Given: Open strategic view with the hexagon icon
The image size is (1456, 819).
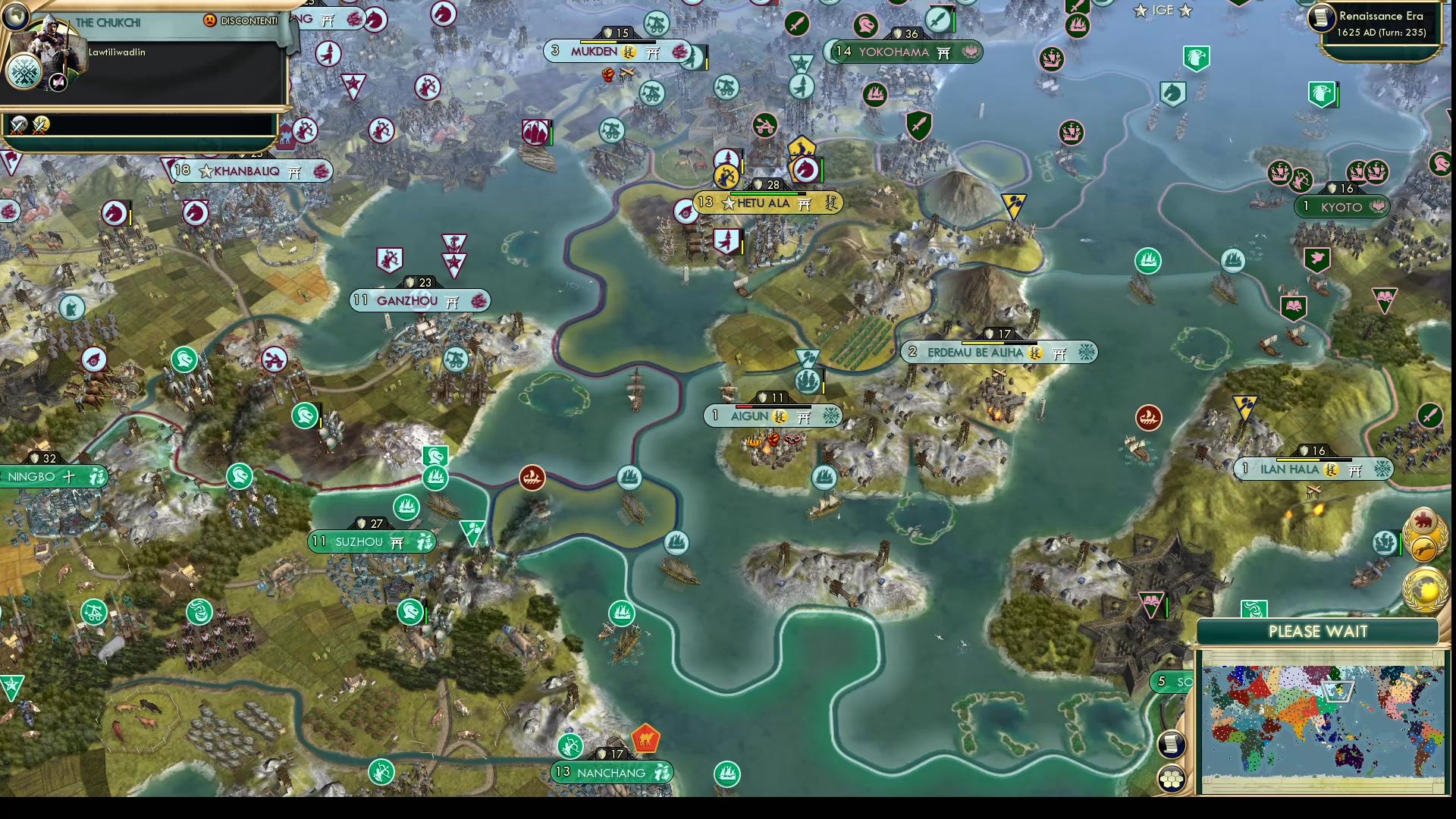Looking at the screenshot, I should (1172, 777).
